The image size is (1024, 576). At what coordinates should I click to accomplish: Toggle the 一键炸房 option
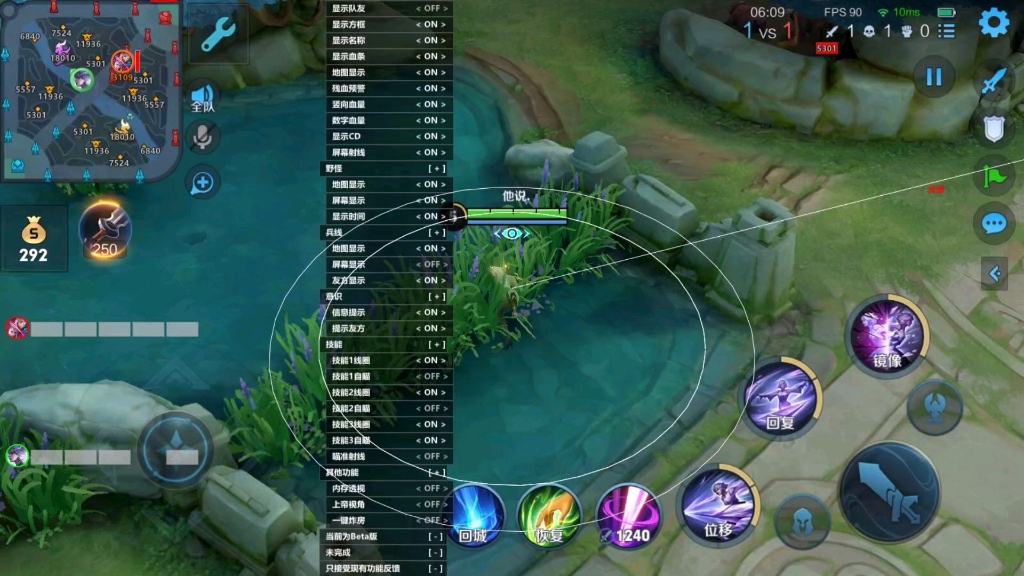click(x=432, y=520)
